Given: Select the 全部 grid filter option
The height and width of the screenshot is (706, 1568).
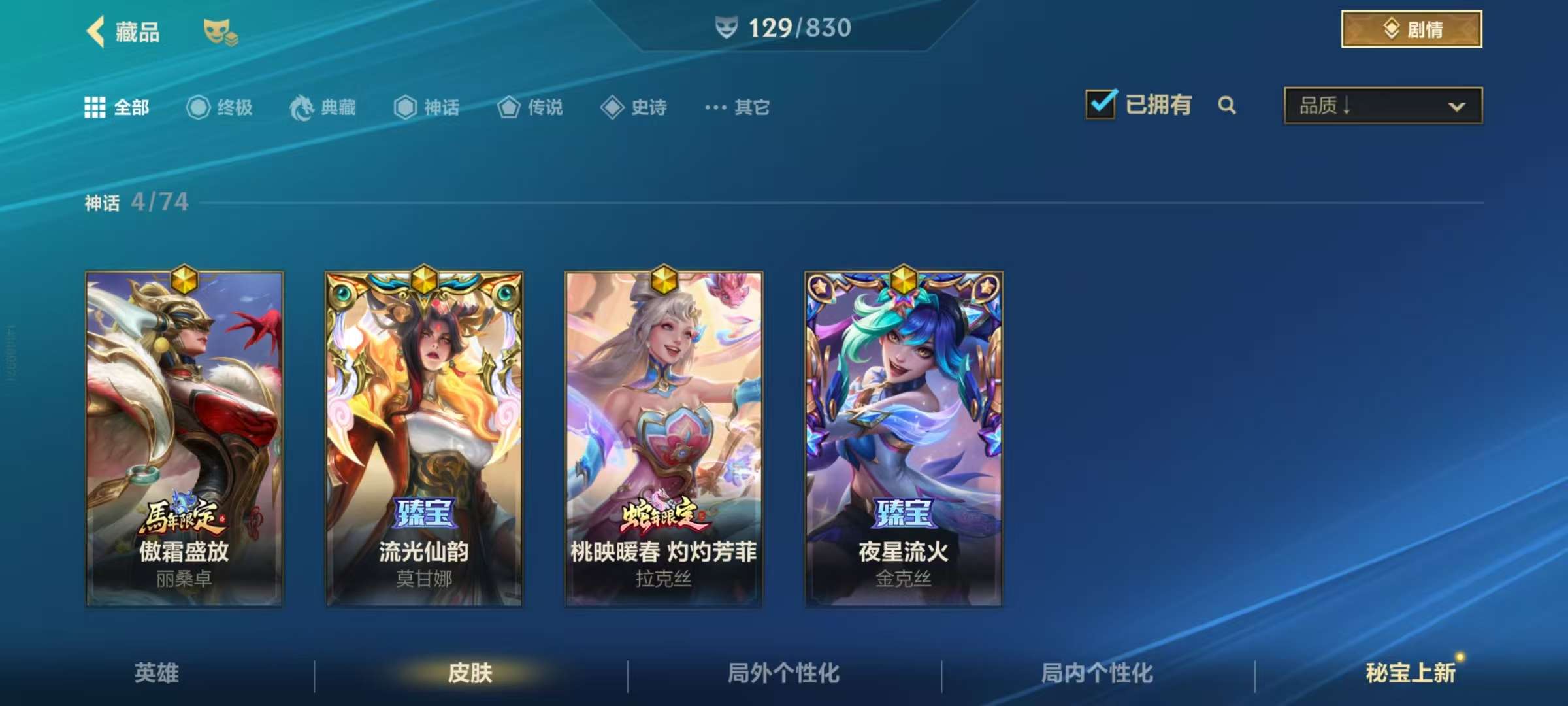Looking at the screenshot, I should pos(97,108).
